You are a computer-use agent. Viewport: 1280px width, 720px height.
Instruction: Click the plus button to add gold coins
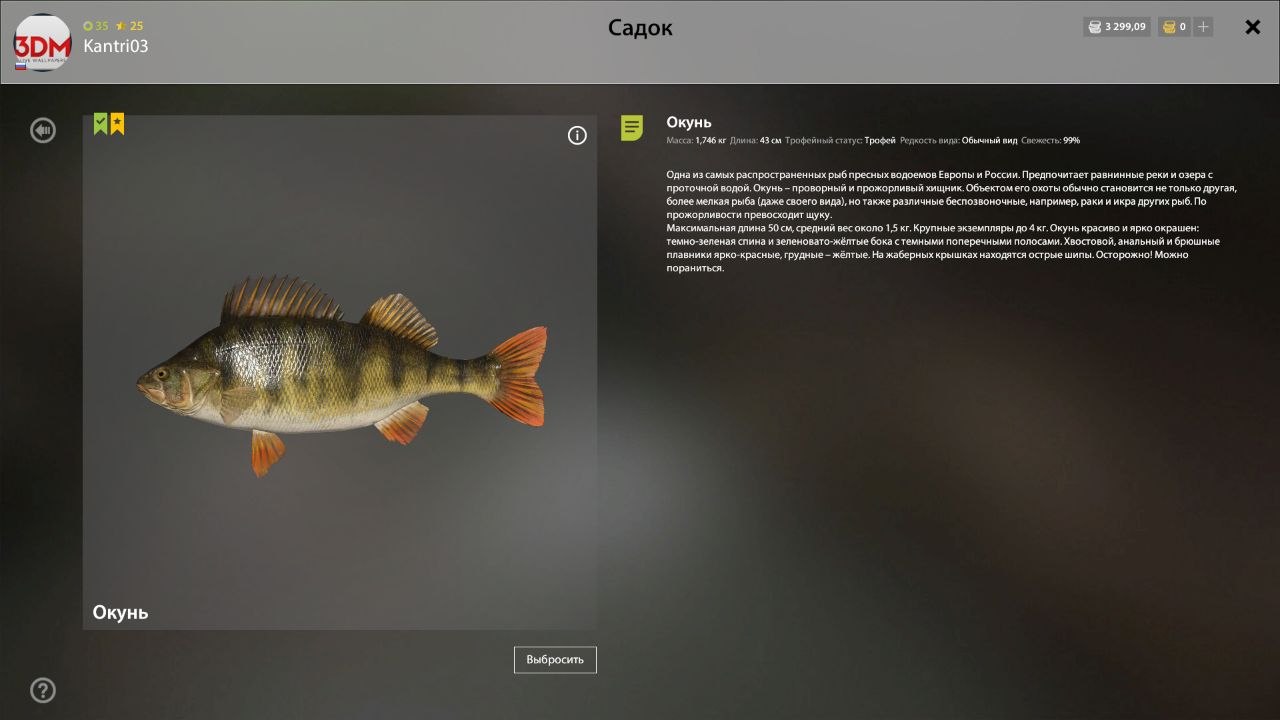[x=1201, y=26]
